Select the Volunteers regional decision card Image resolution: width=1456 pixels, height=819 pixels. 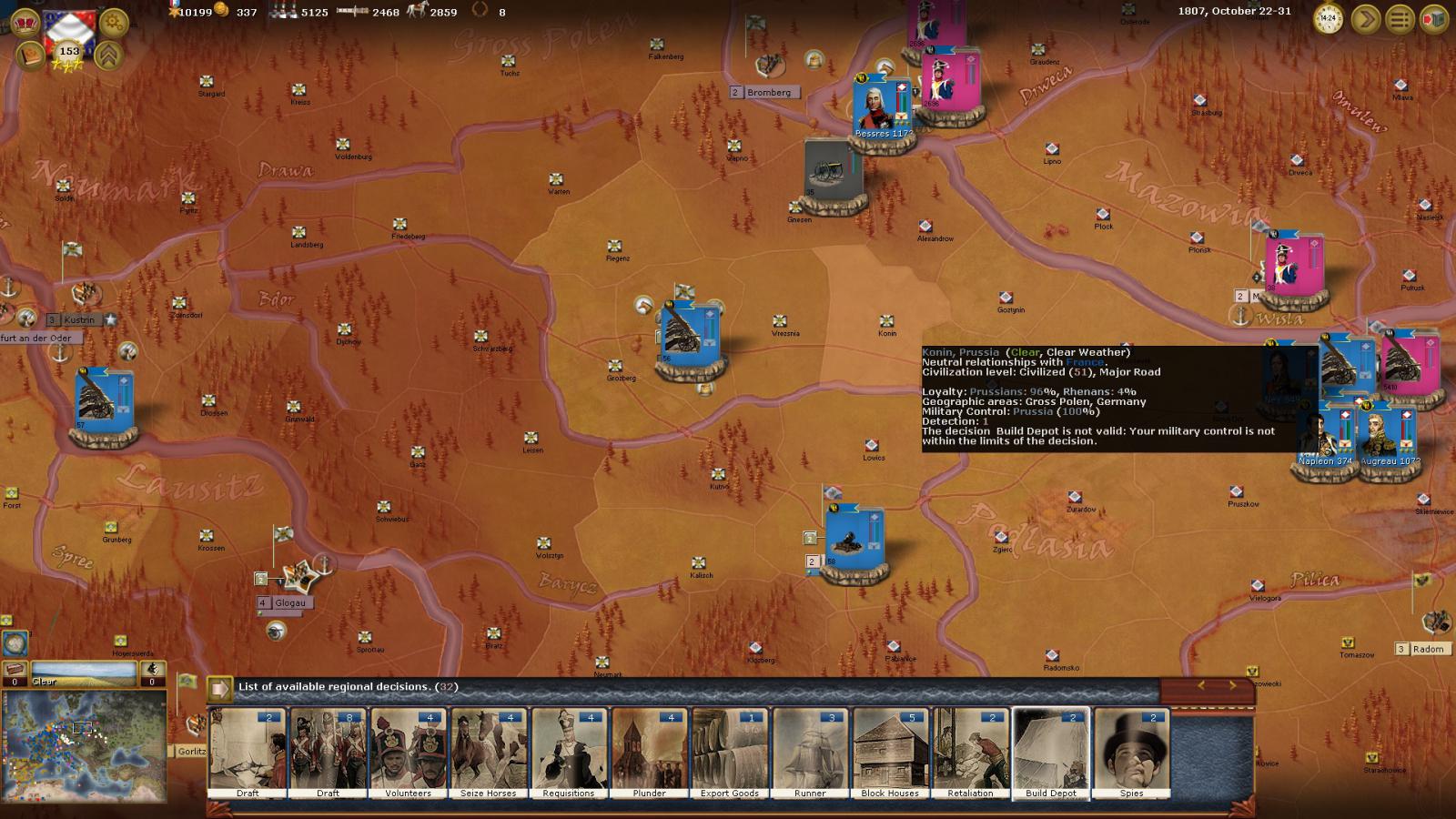tap(408, 753)
